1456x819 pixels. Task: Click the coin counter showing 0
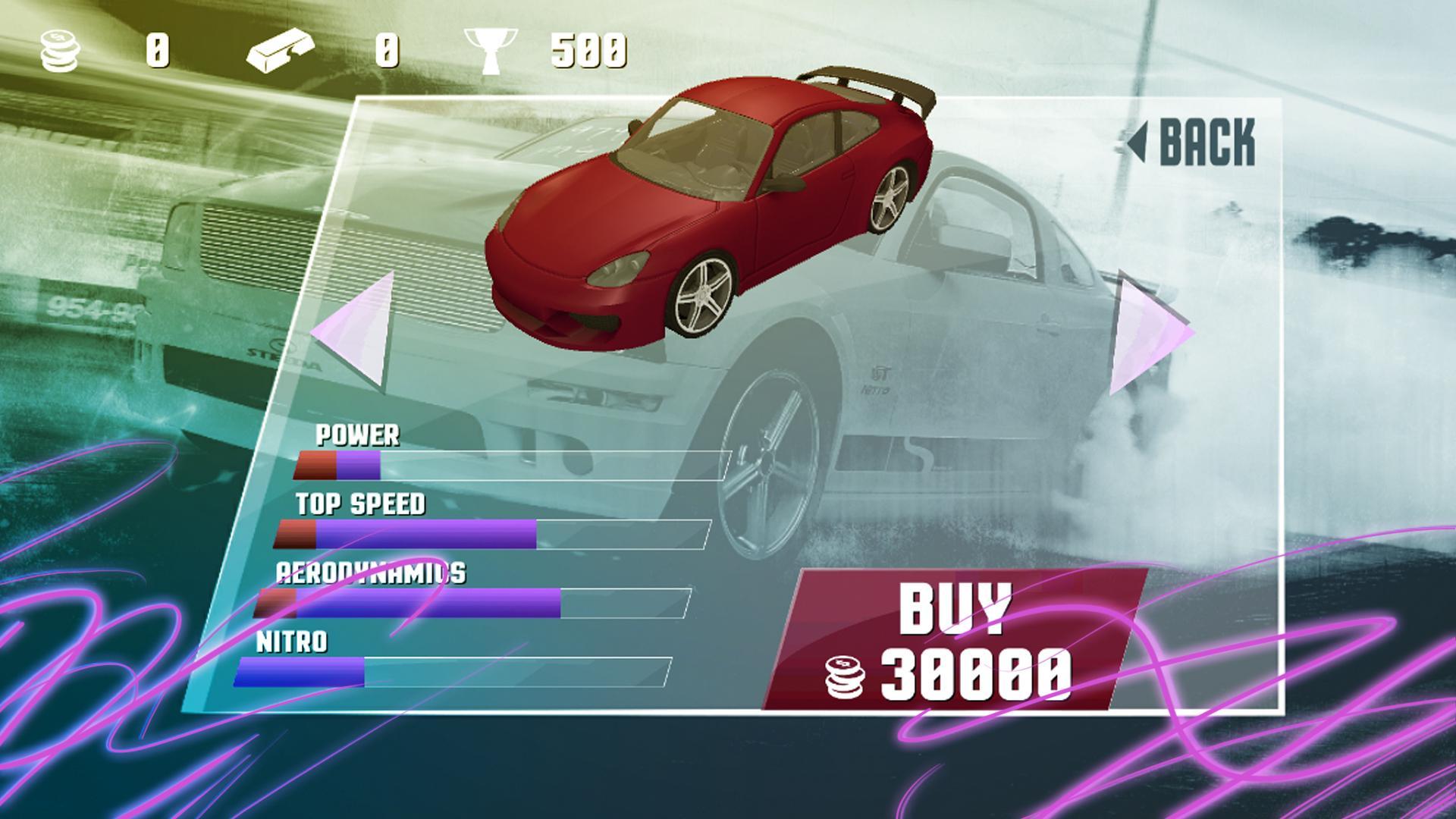coord(157,49)
